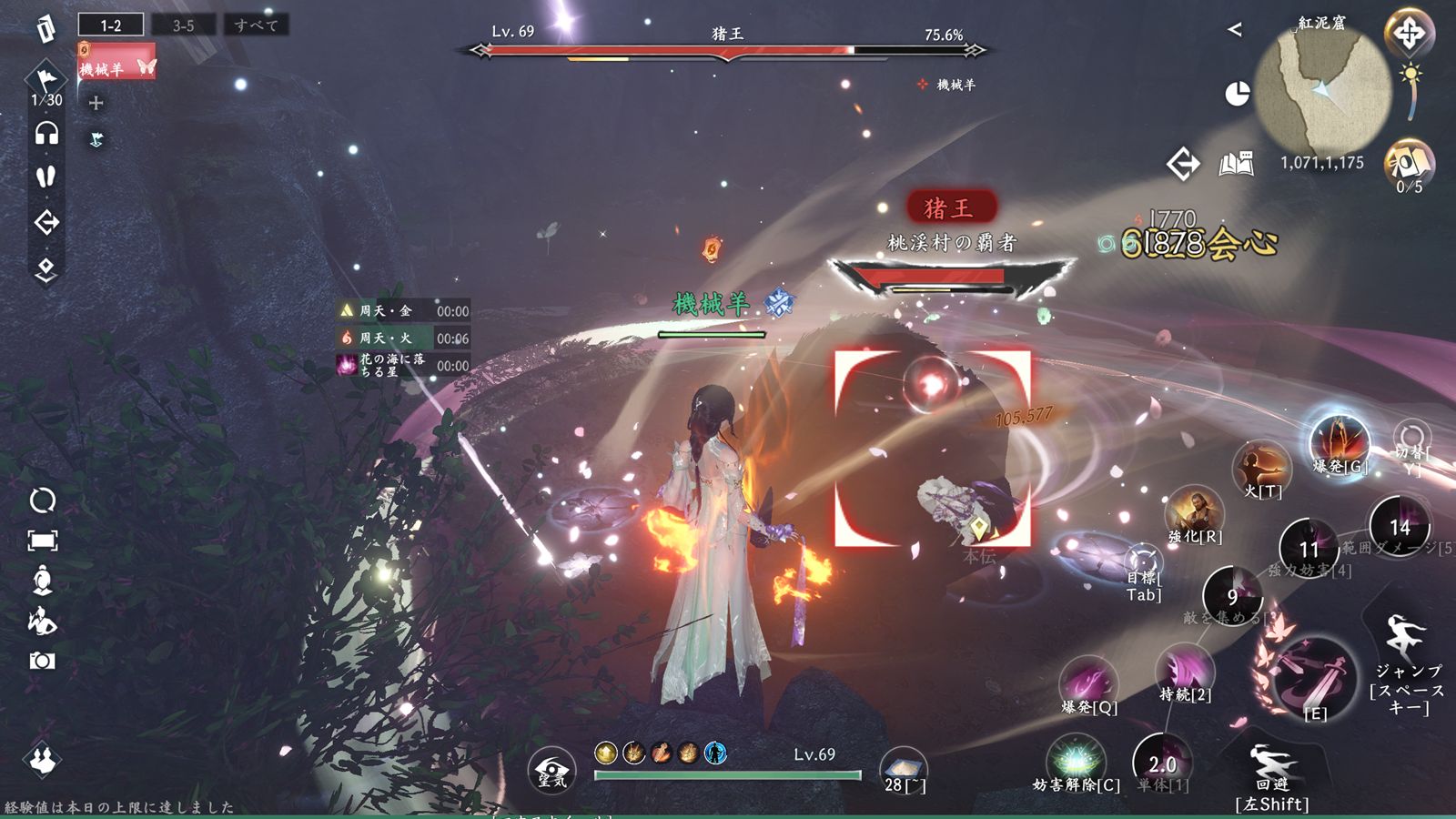Add a party member with plus icon
The image size is (1456, 819).
pos(96,103)
